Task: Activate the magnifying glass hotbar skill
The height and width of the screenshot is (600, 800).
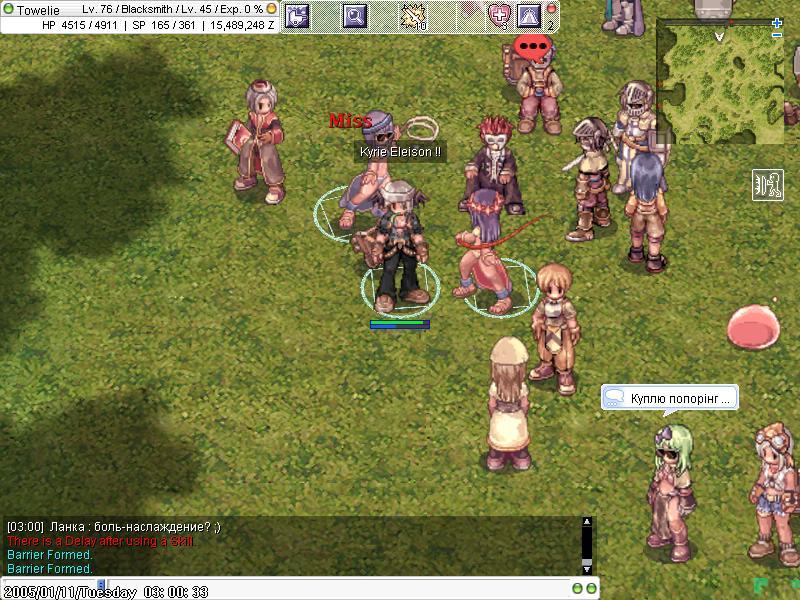Action: (x=355, y=15)
